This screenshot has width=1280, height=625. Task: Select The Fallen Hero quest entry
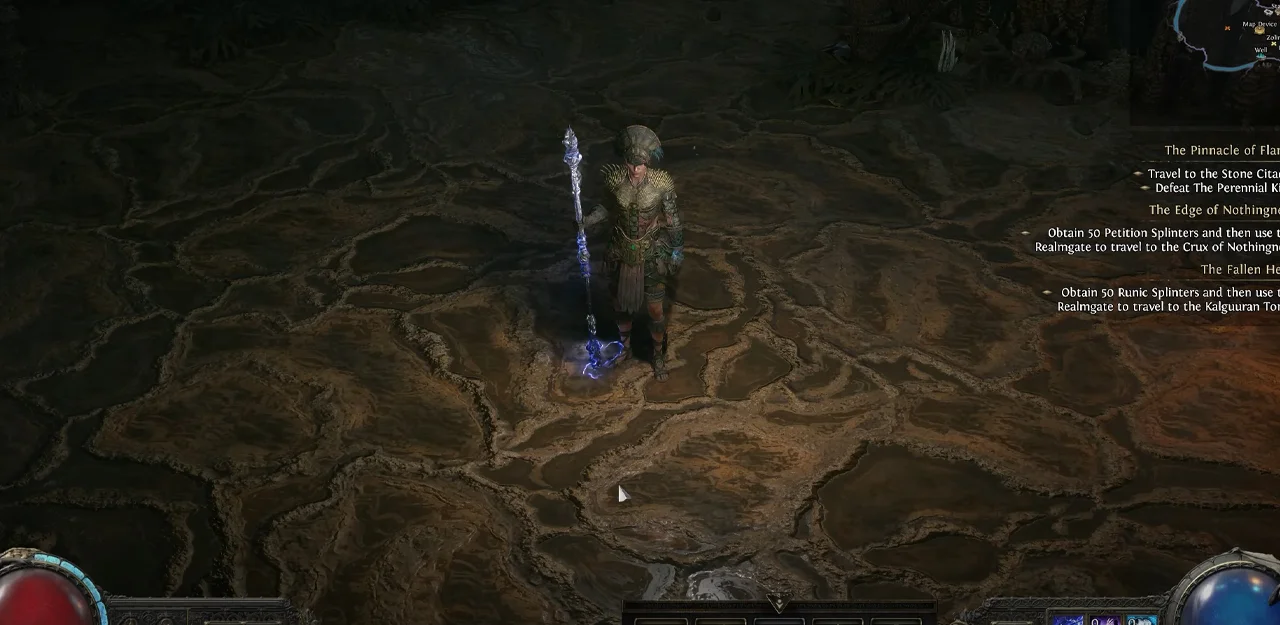(x=1240, y=270)
